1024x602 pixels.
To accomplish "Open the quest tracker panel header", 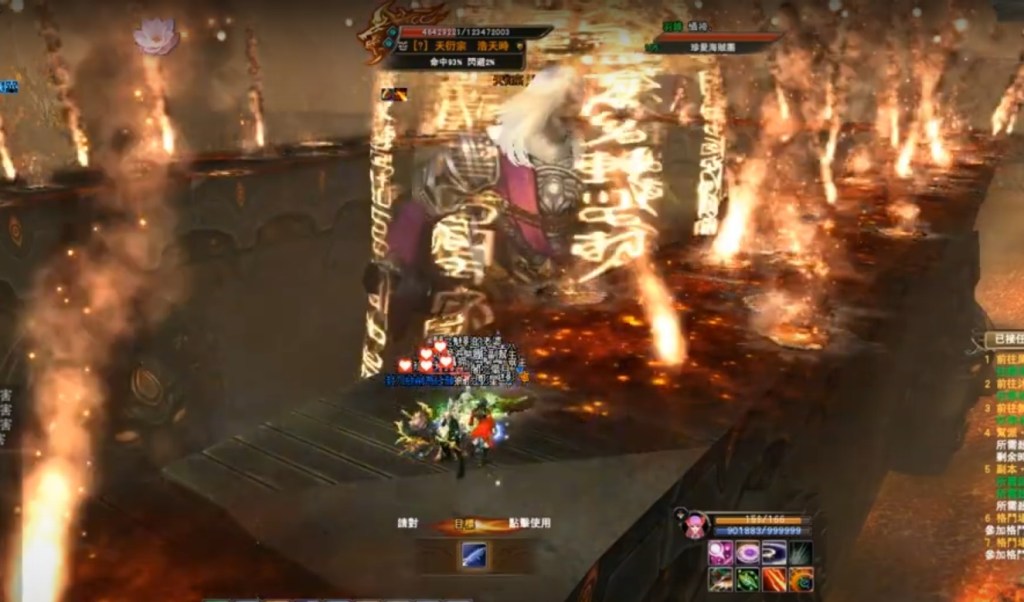I will (1003, 340).
